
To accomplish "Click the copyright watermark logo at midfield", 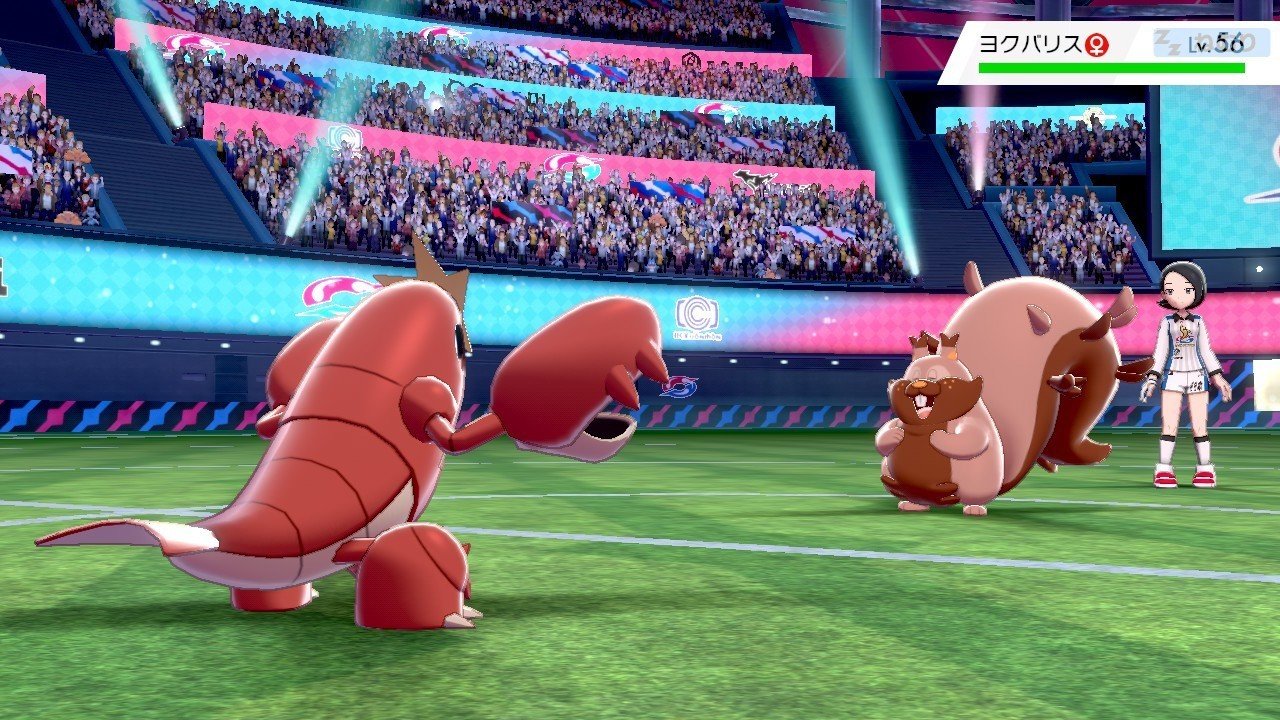I will click(x=697, y=315).
